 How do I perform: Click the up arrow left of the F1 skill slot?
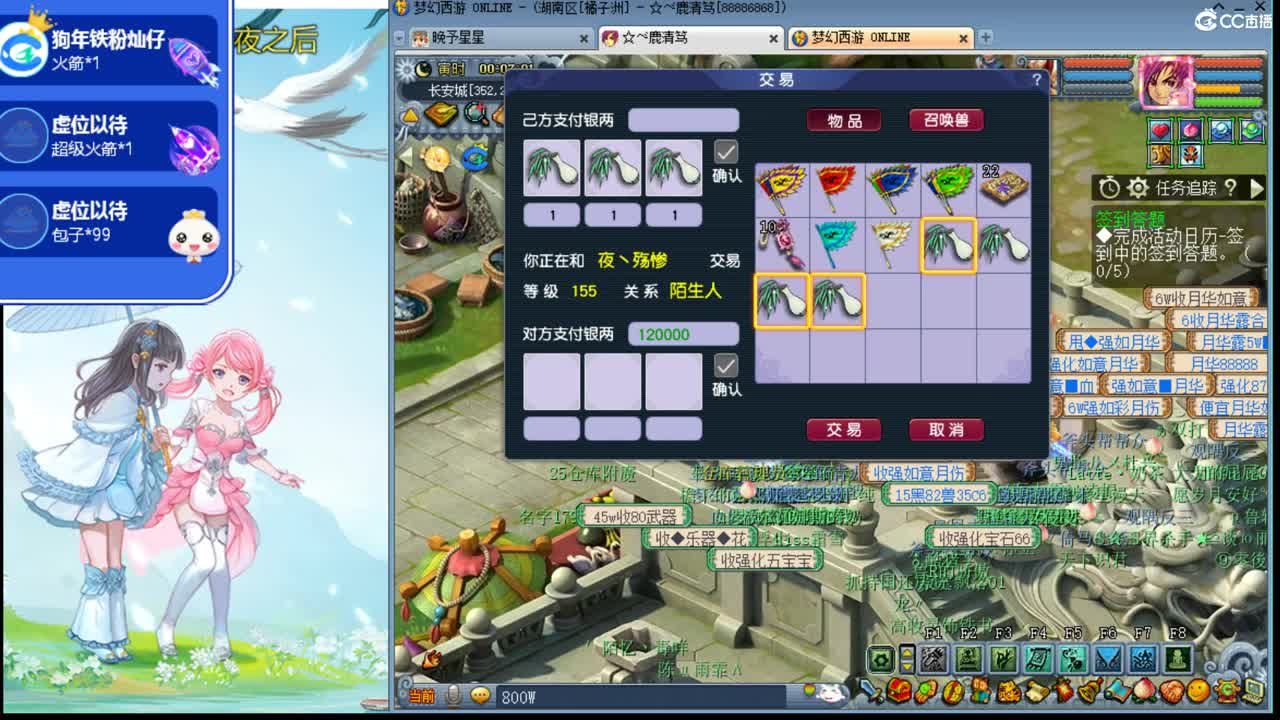coord(907,653)
